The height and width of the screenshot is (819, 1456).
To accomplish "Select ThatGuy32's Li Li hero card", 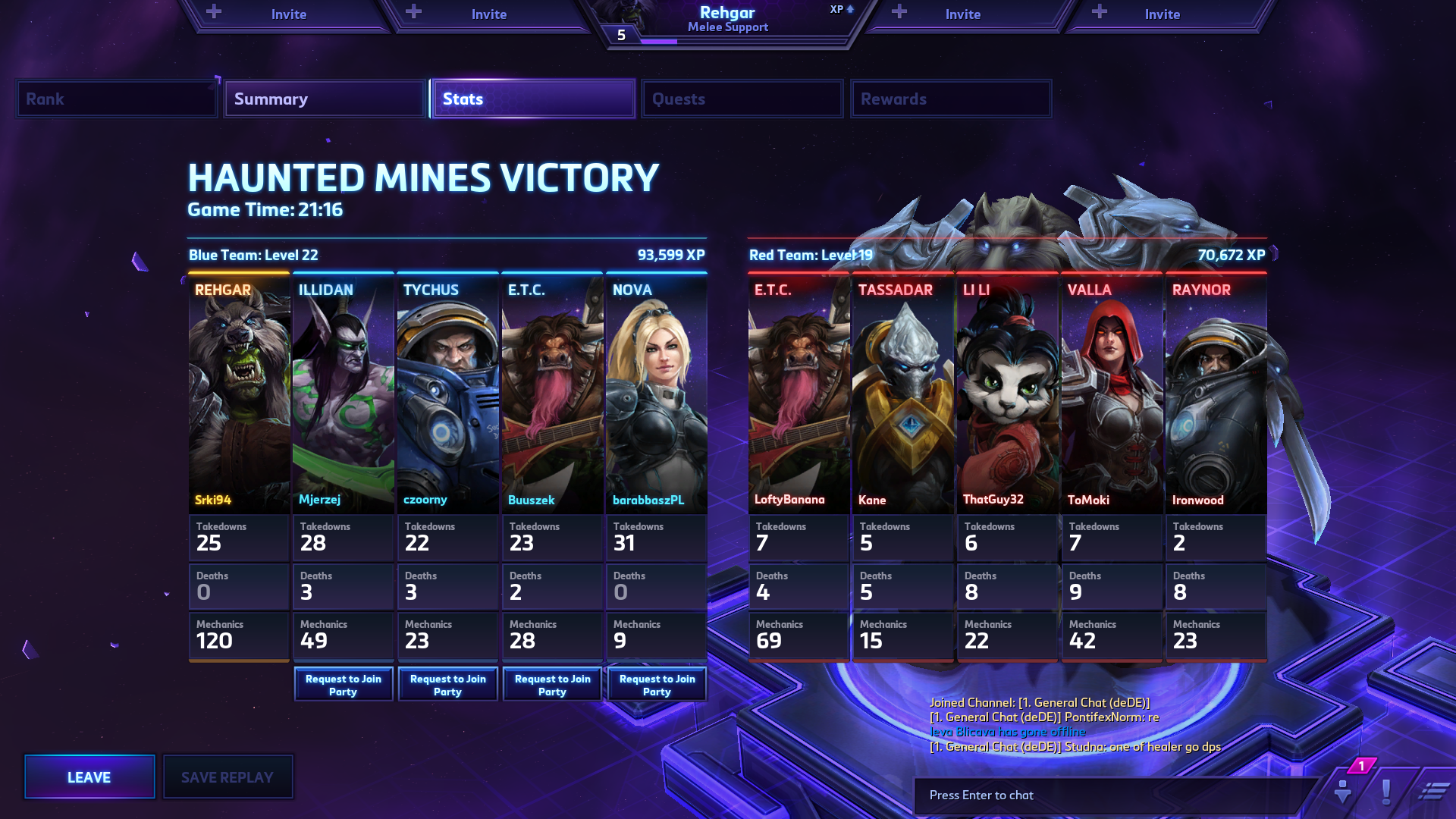I will pyautogui.click(x=1007, y=394).
